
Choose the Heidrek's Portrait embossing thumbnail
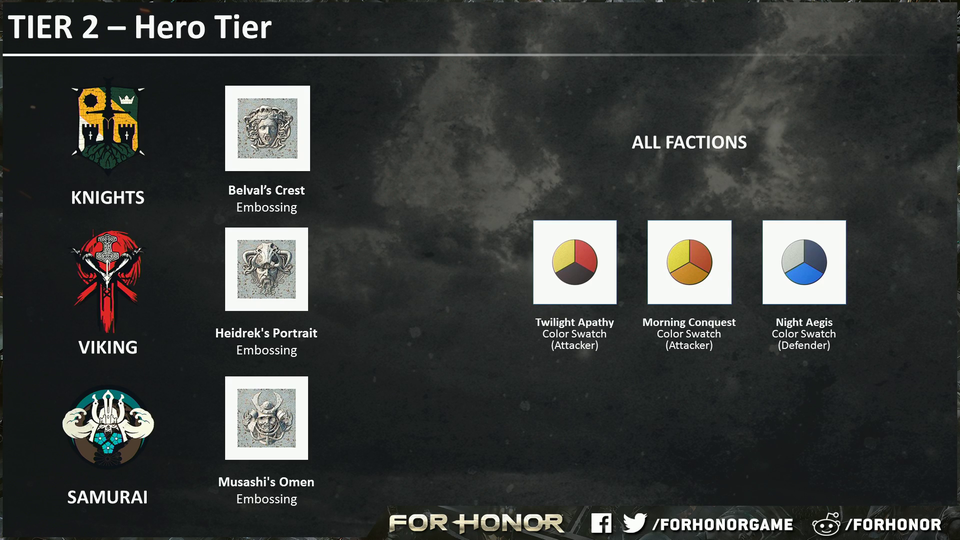click(x=267, y=269)
